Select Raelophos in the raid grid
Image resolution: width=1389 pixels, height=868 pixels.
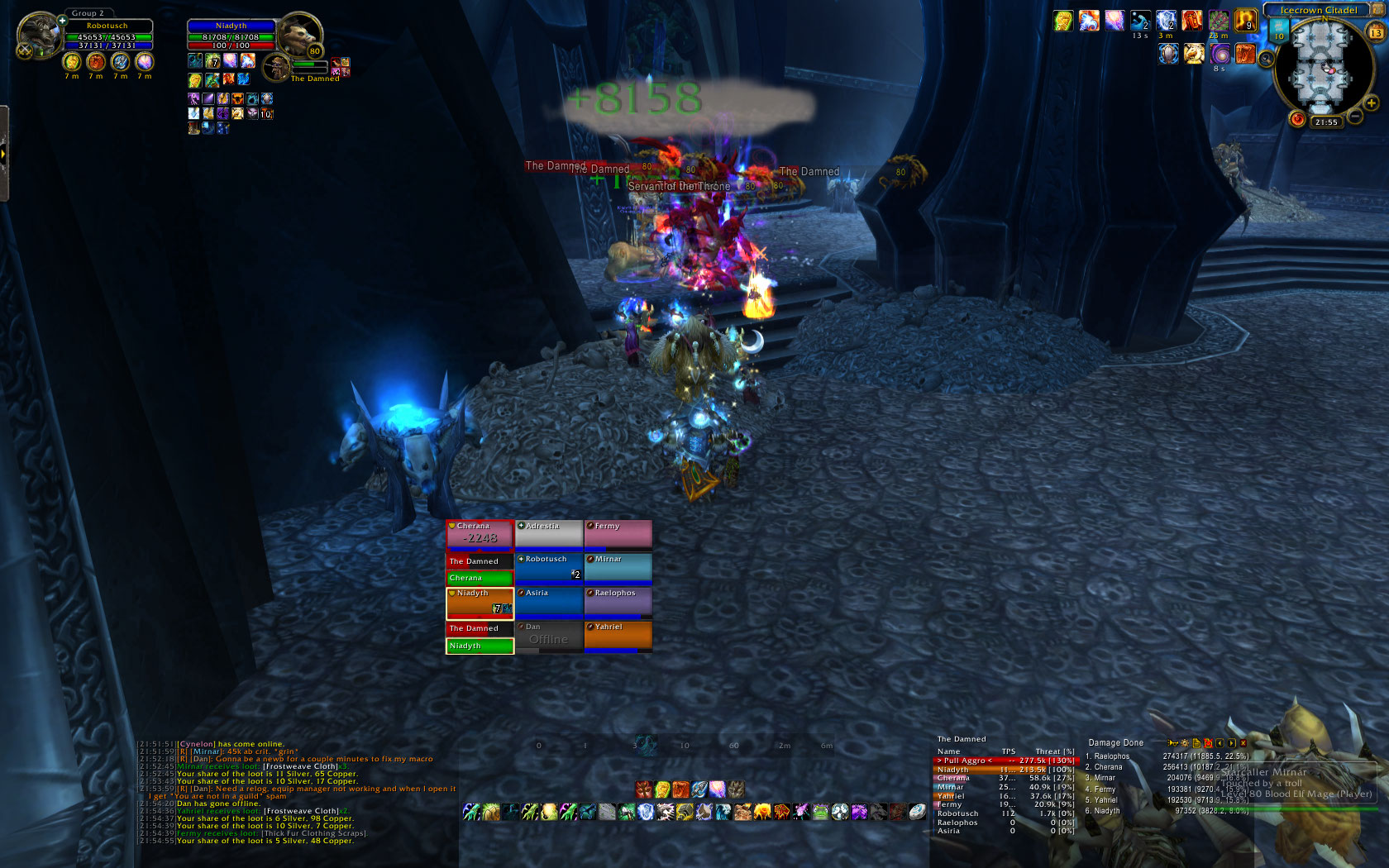(618, 603)
